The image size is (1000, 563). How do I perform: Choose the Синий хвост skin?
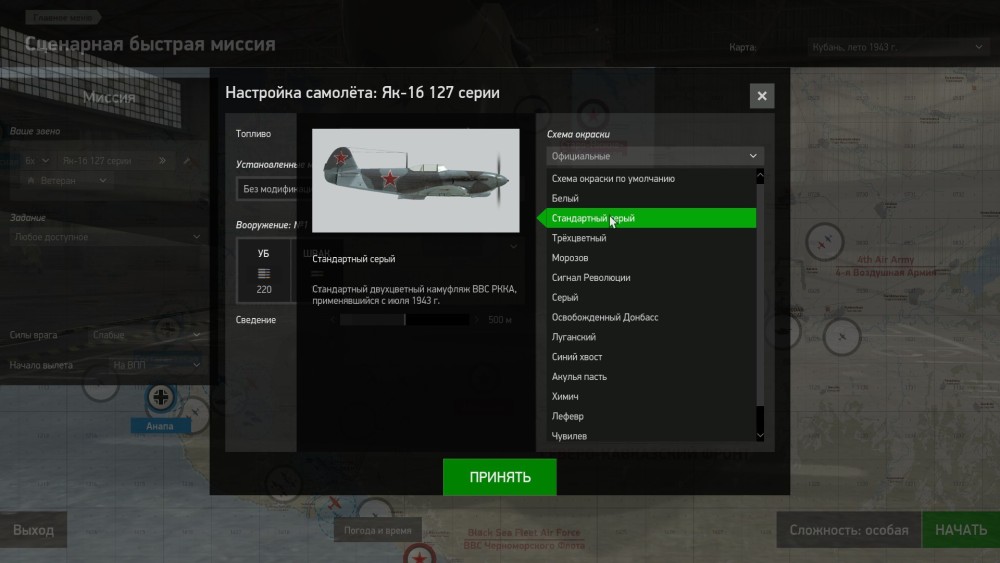tap(577, 357)
